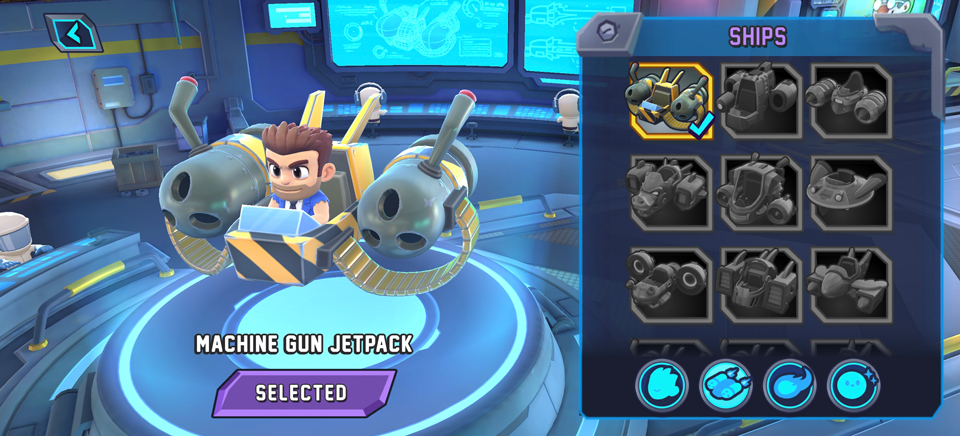Image resolution: width=960 pixels, height=436 pixels.
Task: Open the character outfit tab
Action: pyautogui.click(x=662, y=385)
